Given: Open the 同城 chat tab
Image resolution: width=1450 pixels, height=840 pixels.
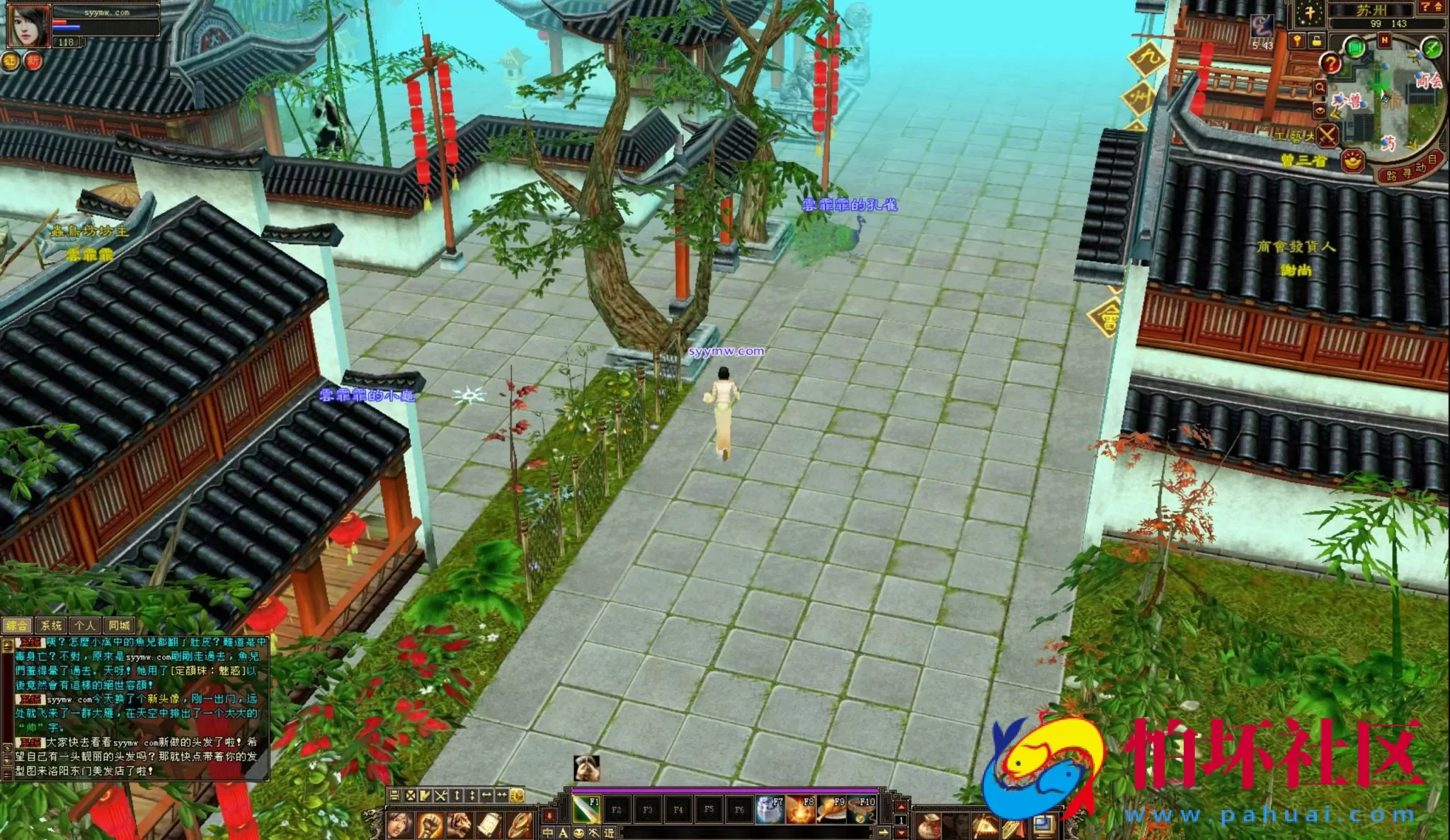Looking at the screenshot, I should 119,626.
